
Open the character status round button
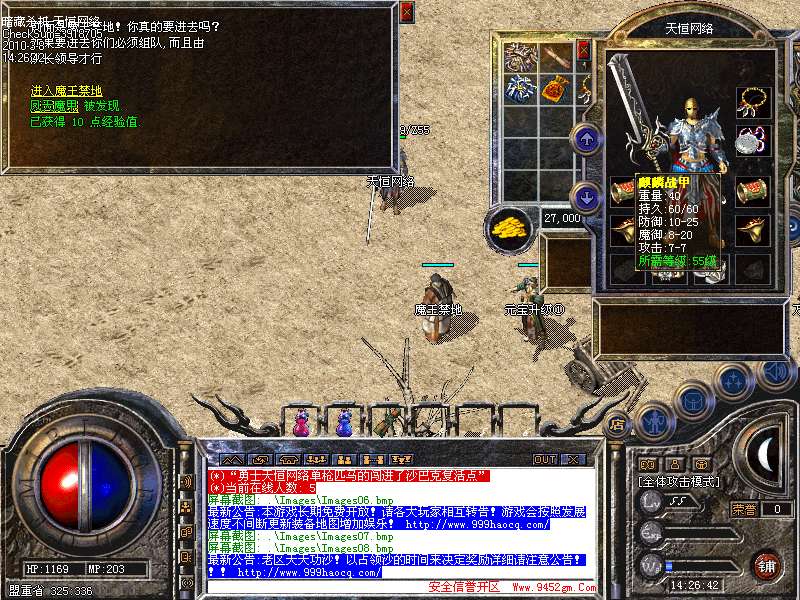pos(653,420)
